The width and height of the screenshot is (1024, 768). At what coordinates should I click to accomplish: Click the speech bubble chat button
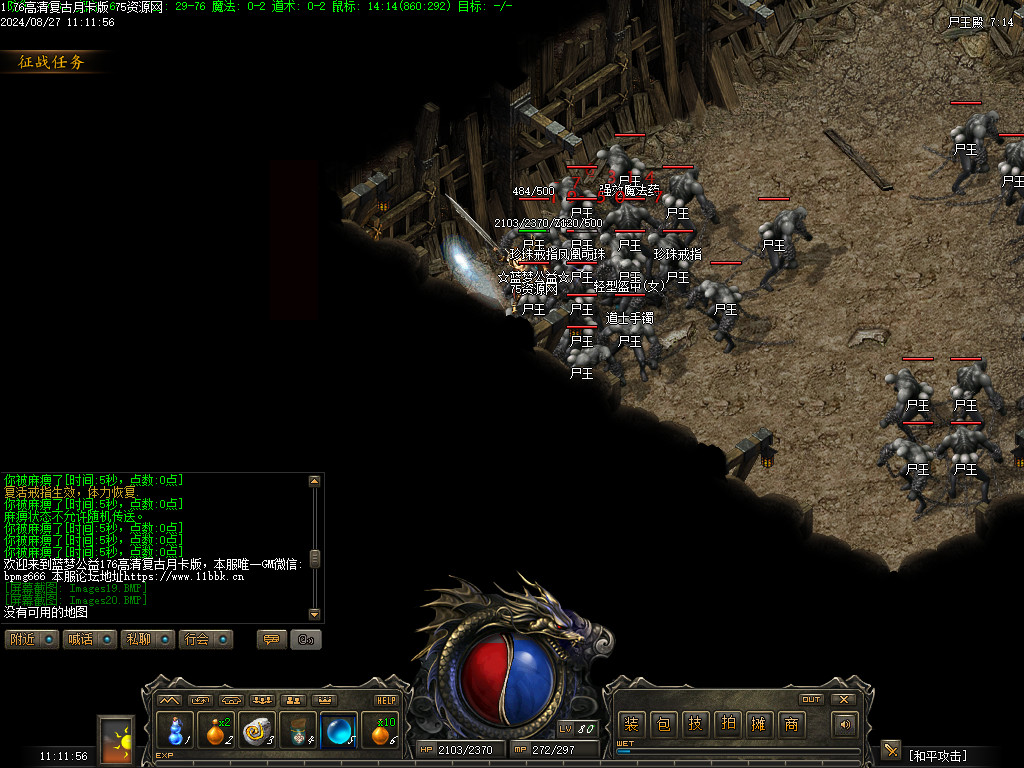(271, 639)
